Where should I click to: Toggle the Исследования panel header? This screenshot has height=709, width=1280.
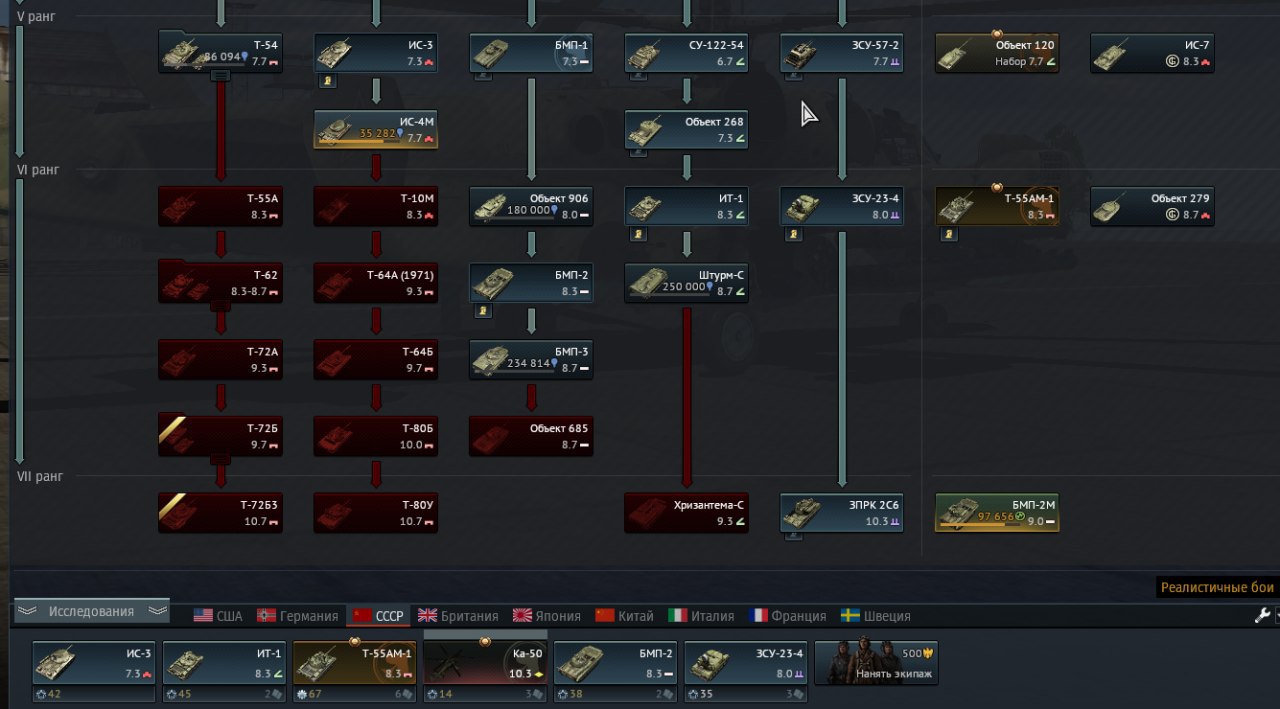click(92, 611)
